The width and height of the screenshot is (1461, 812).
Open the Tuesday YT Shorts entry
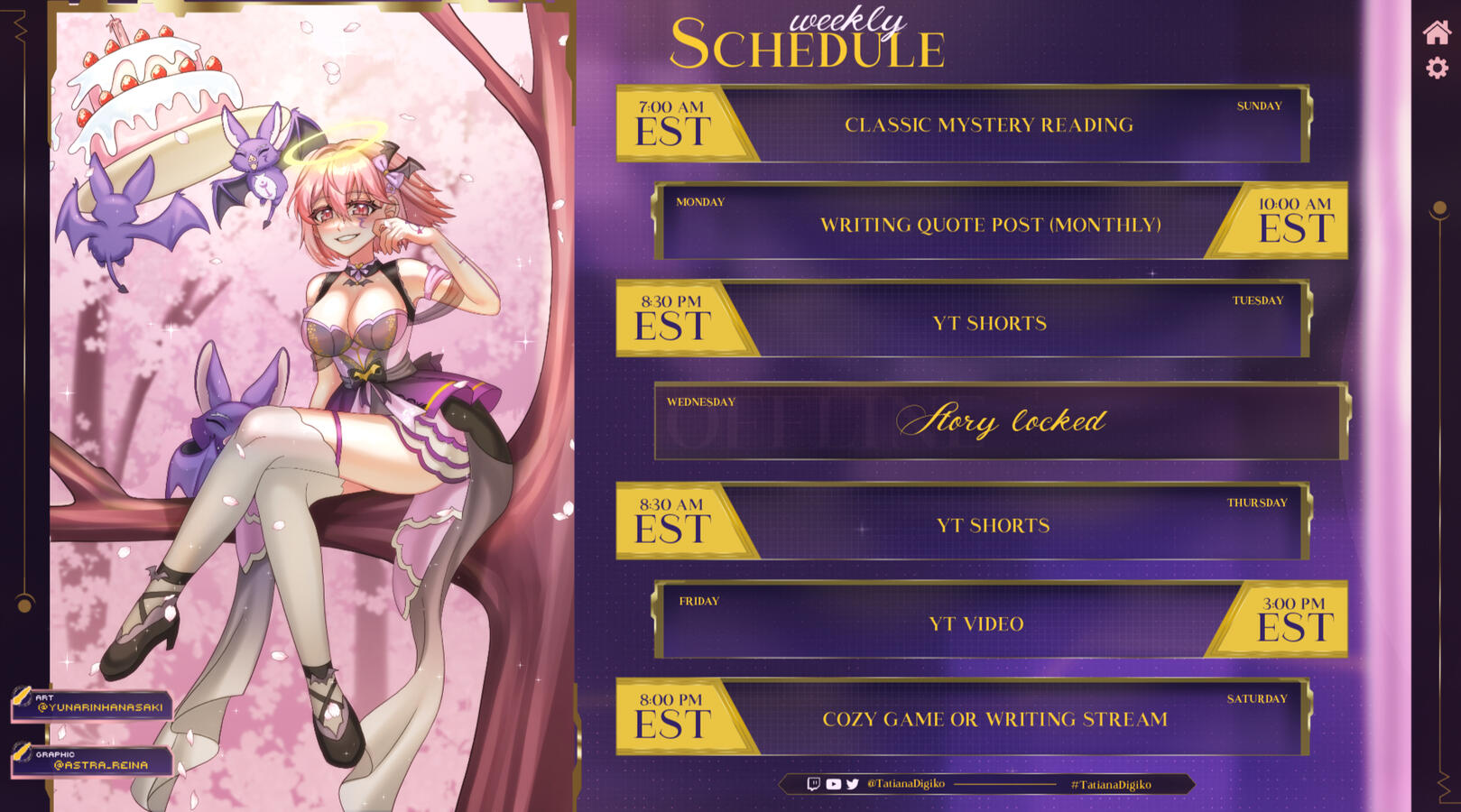[x=989, y=323]
